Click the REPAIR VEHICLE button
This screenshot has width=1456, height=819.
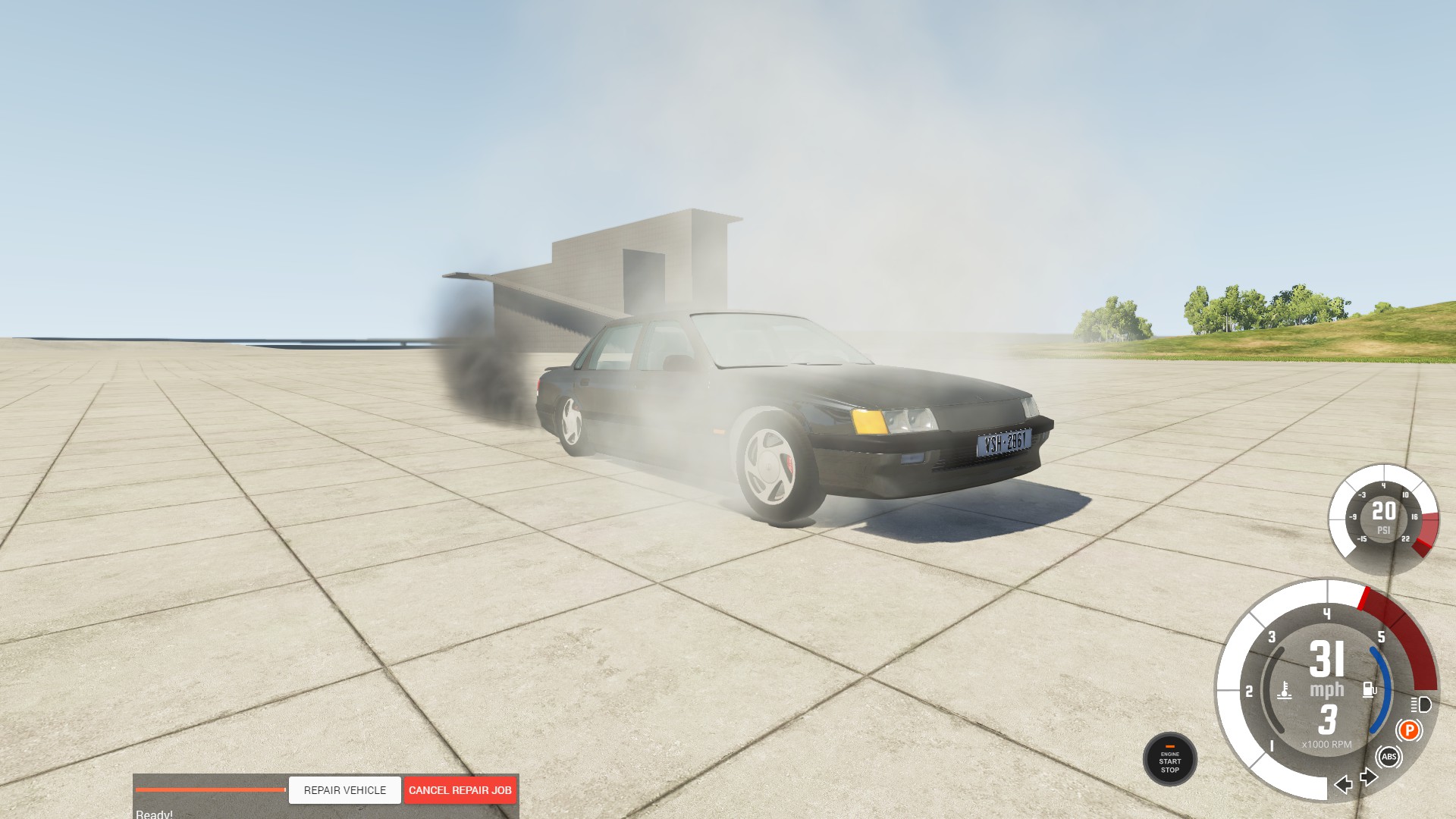coord(344,790)
